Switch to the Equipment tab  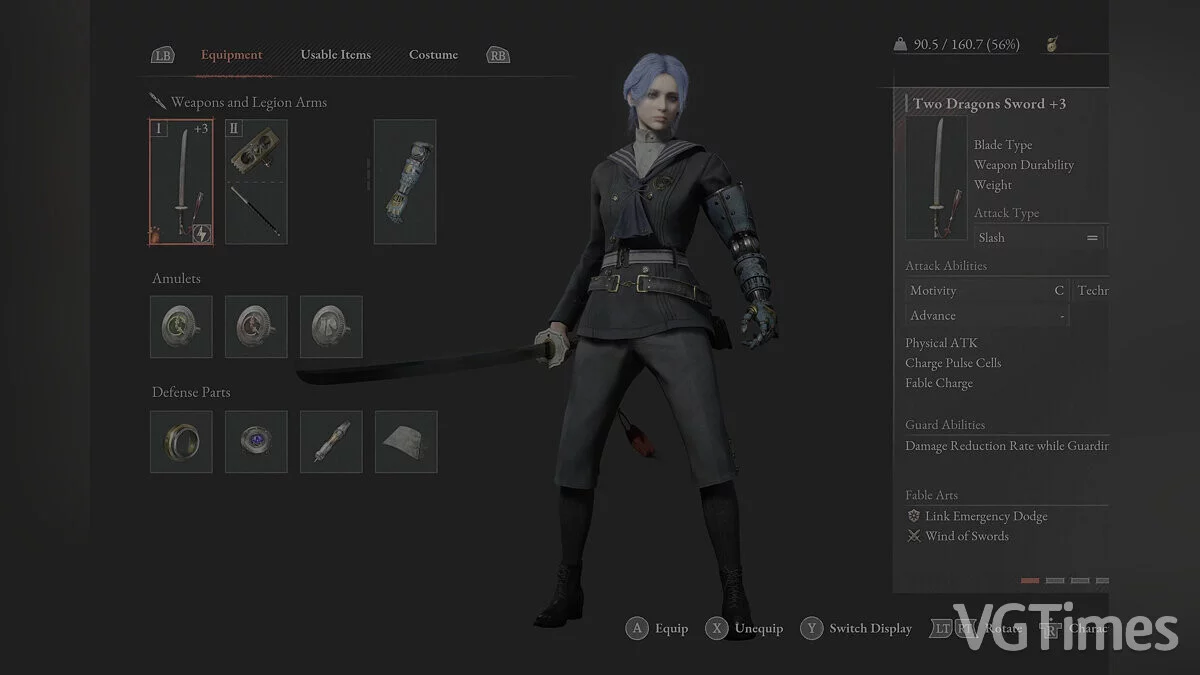(231, 55)
